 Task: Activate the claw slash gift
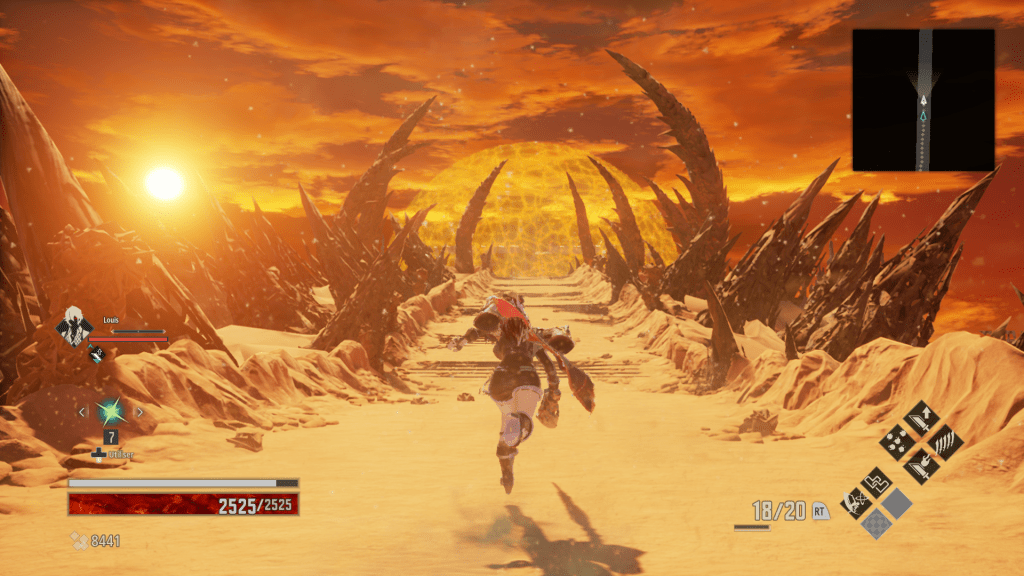pos(944,441)
